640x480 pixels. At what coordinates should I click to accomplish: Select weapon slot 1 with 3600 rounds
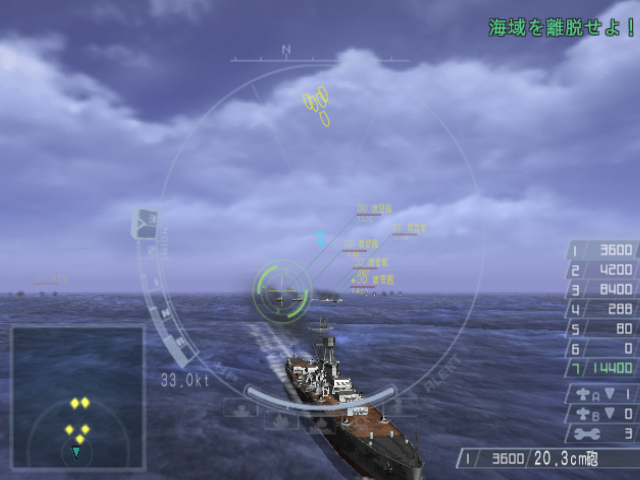pyautogui.click(x=603, y=250)
